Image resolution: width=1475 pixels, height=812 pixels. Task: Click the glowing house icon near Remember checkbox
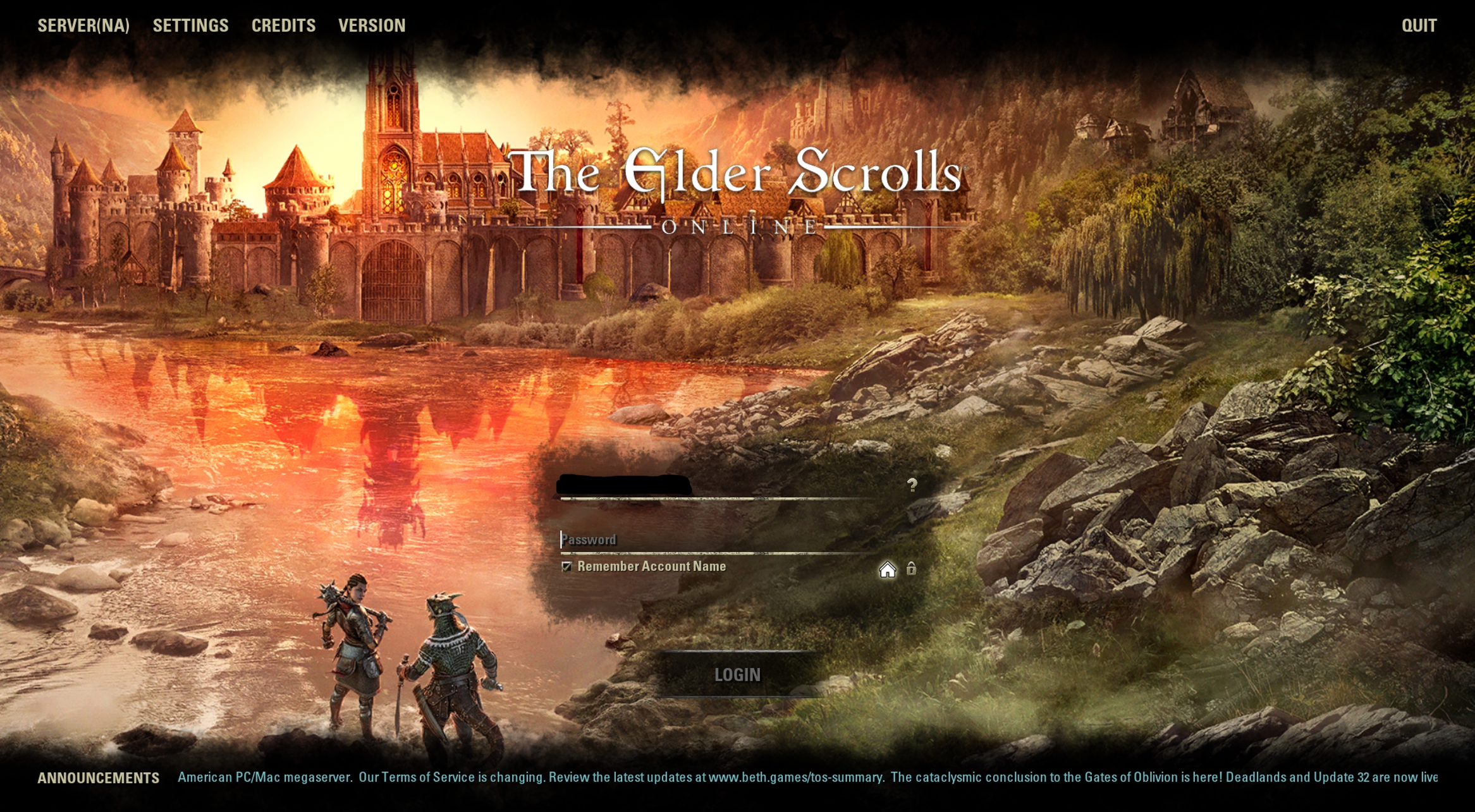click(888, 569)
